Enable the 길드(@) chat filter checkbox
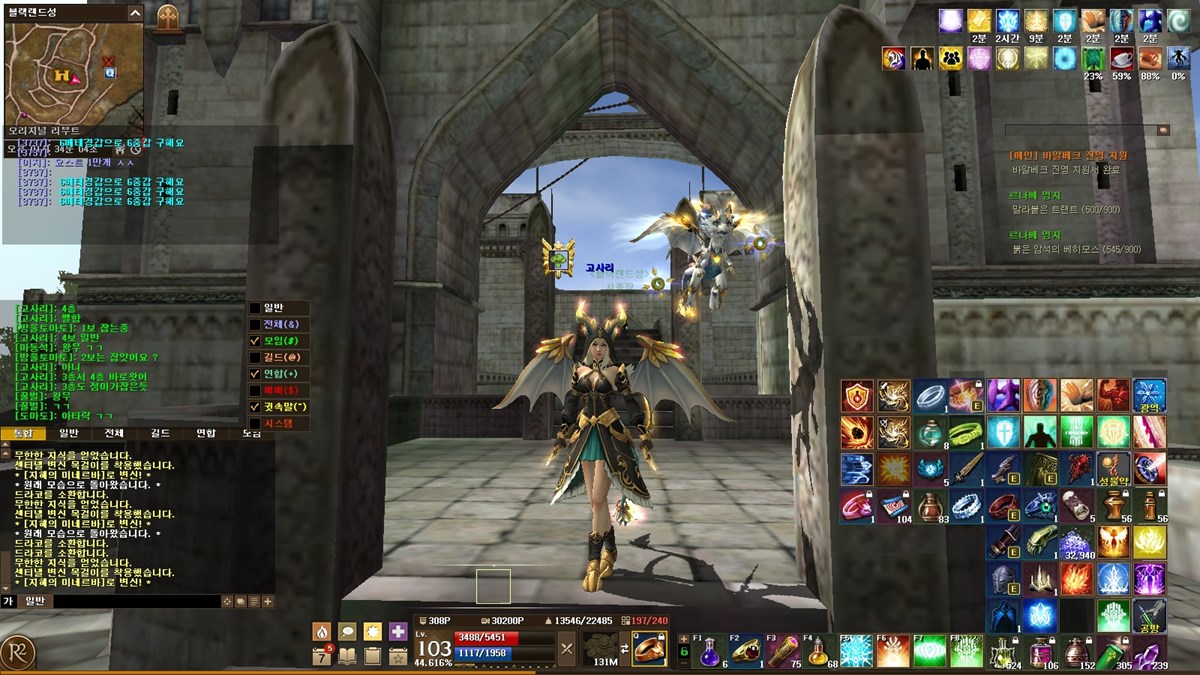The width and height of the screenshot is (1200, 675). (x=255, y=357)
